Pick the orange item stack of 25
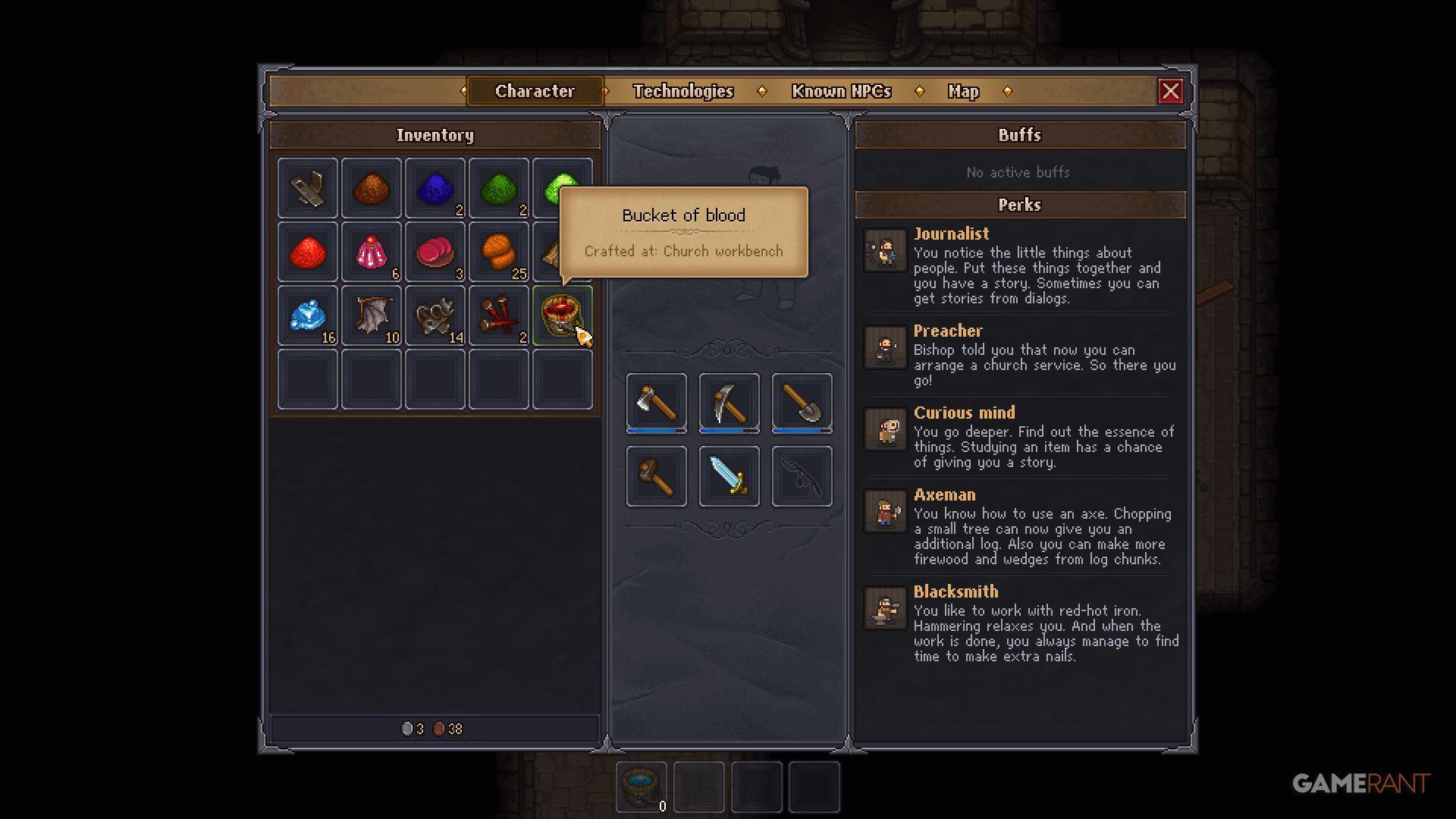Screen dimensions: 1456x819 498,252
